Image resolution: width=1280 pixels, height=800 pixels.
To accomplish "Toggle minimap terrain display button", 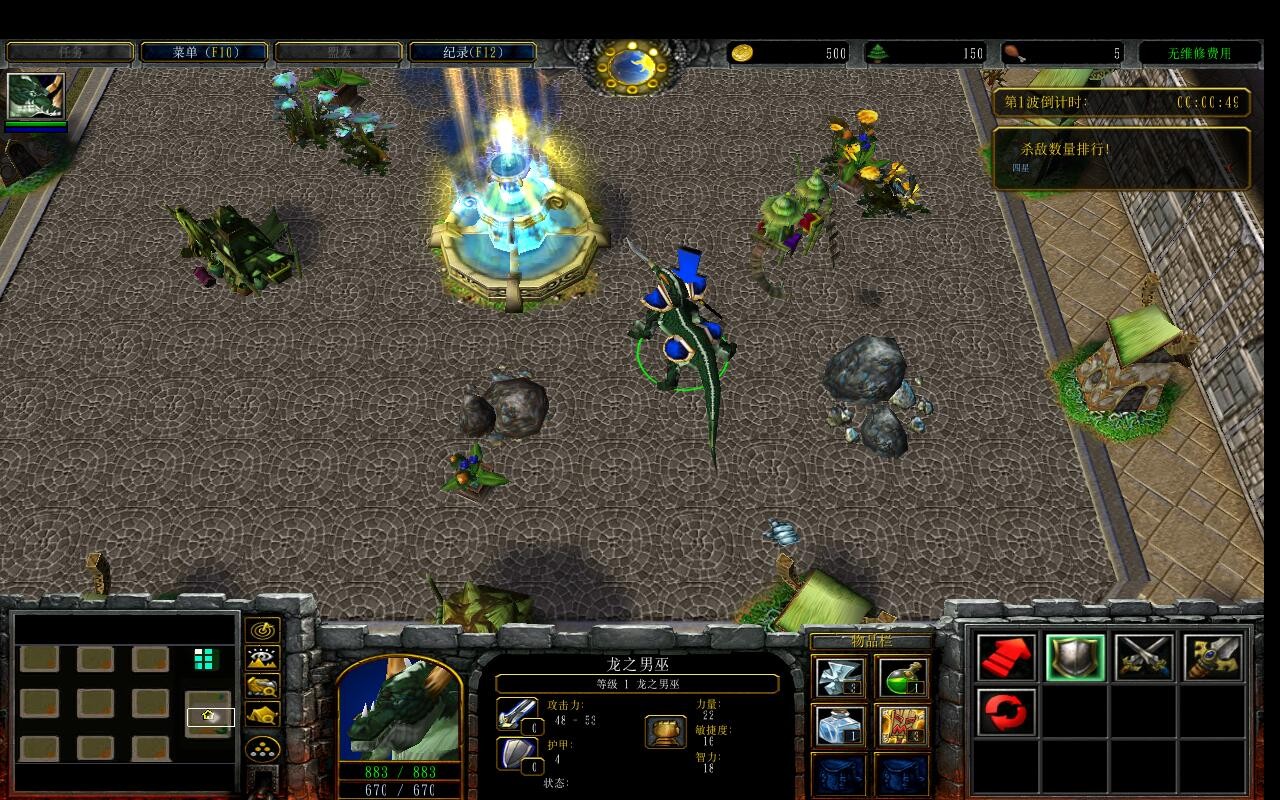I will click(x=263, y=659).
